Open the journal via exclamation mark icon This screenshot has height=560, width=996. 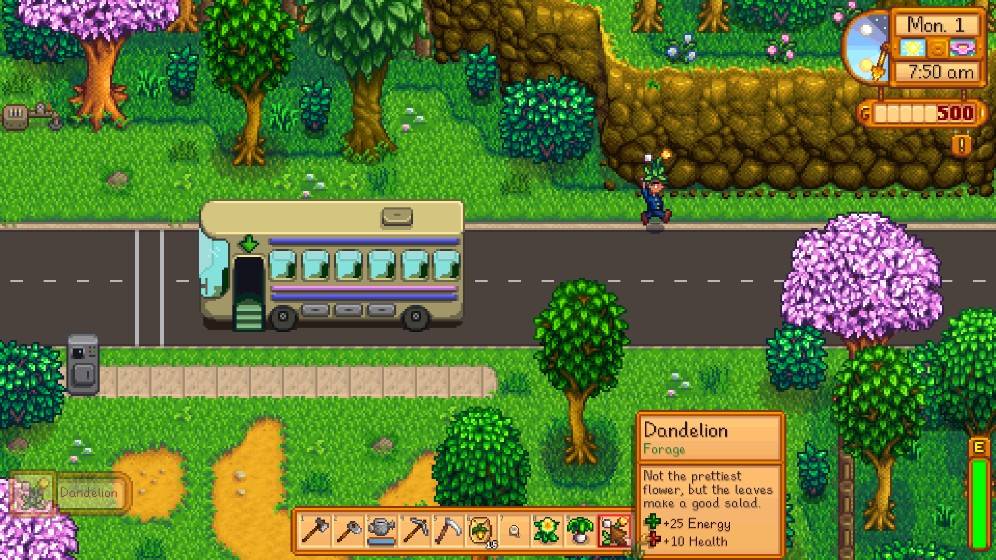962,145
